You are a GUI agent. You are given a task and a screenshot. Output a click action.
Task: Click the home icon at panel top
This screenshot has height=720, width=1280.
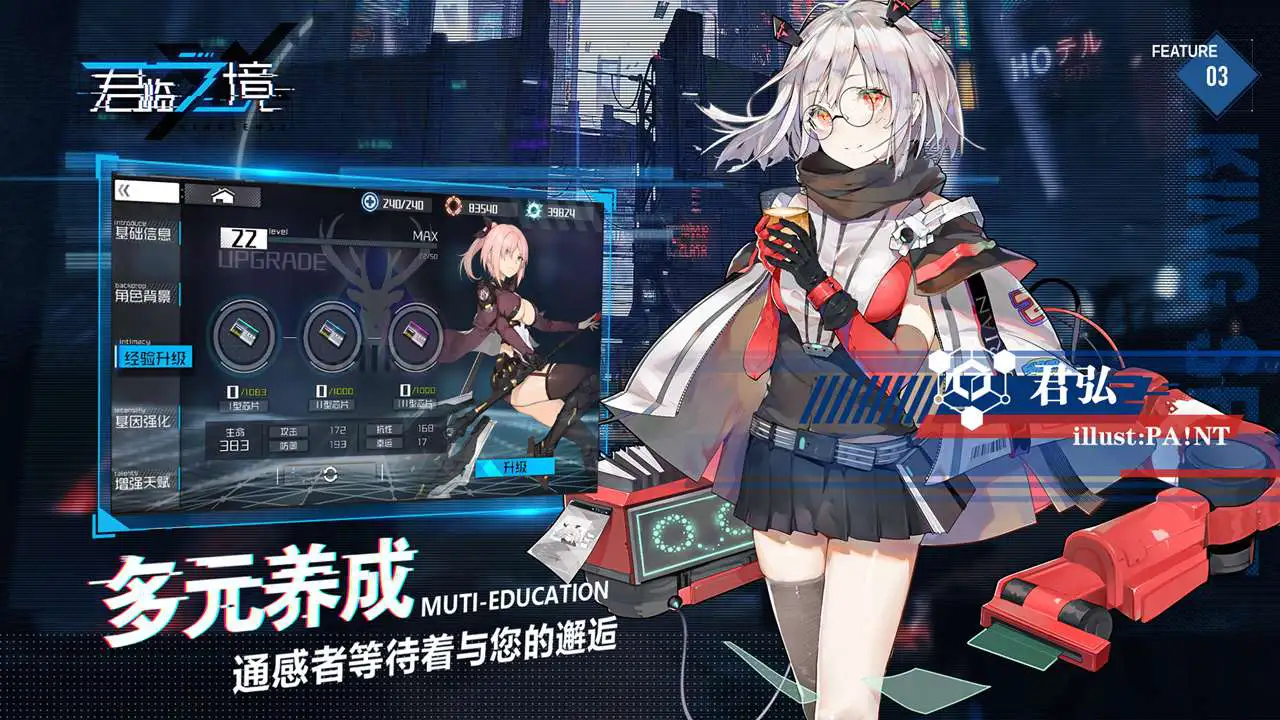click(221, 194)
